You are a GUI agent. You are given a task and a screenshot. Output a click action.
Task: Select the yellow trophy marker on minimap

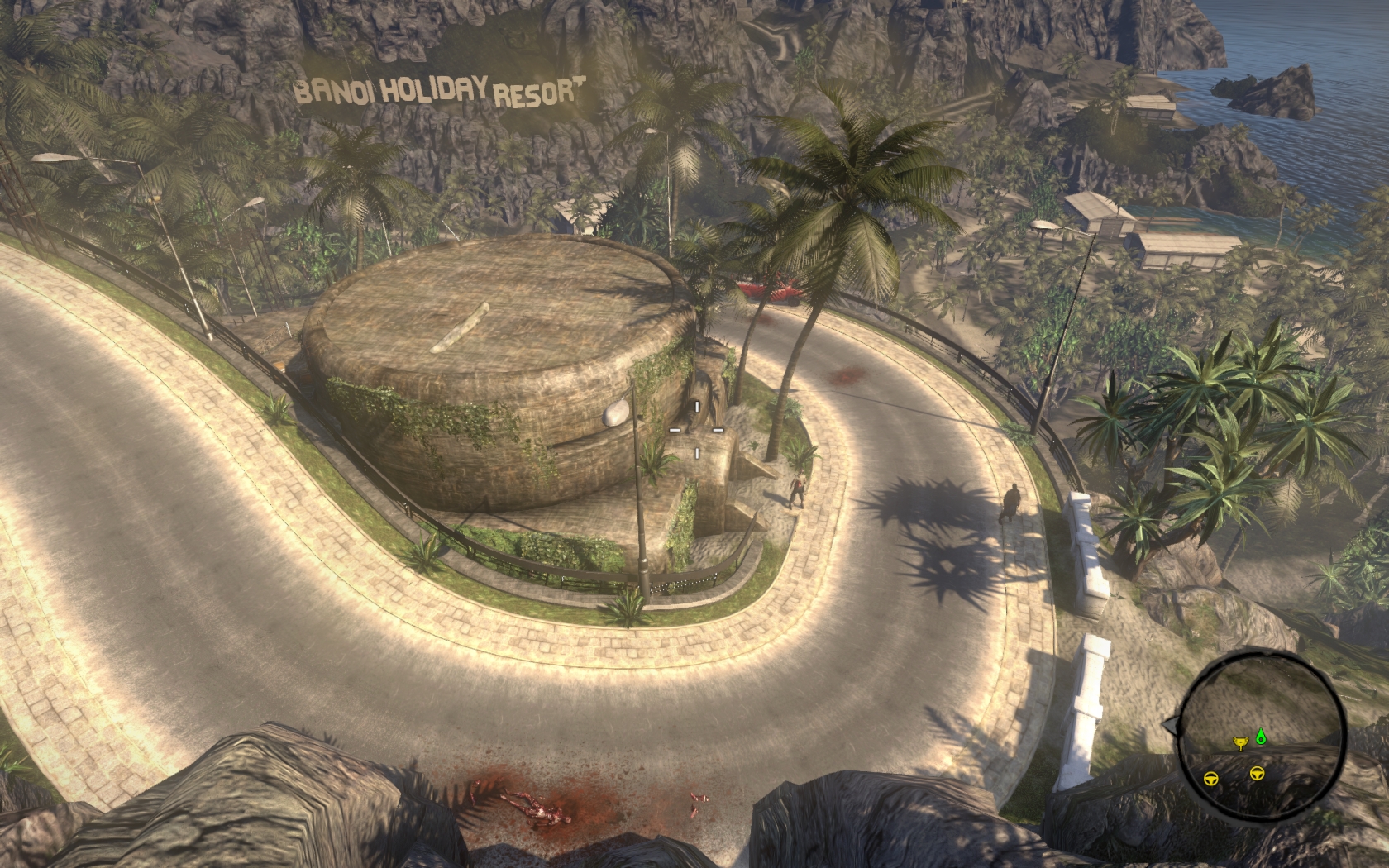tap(1239, 743)
